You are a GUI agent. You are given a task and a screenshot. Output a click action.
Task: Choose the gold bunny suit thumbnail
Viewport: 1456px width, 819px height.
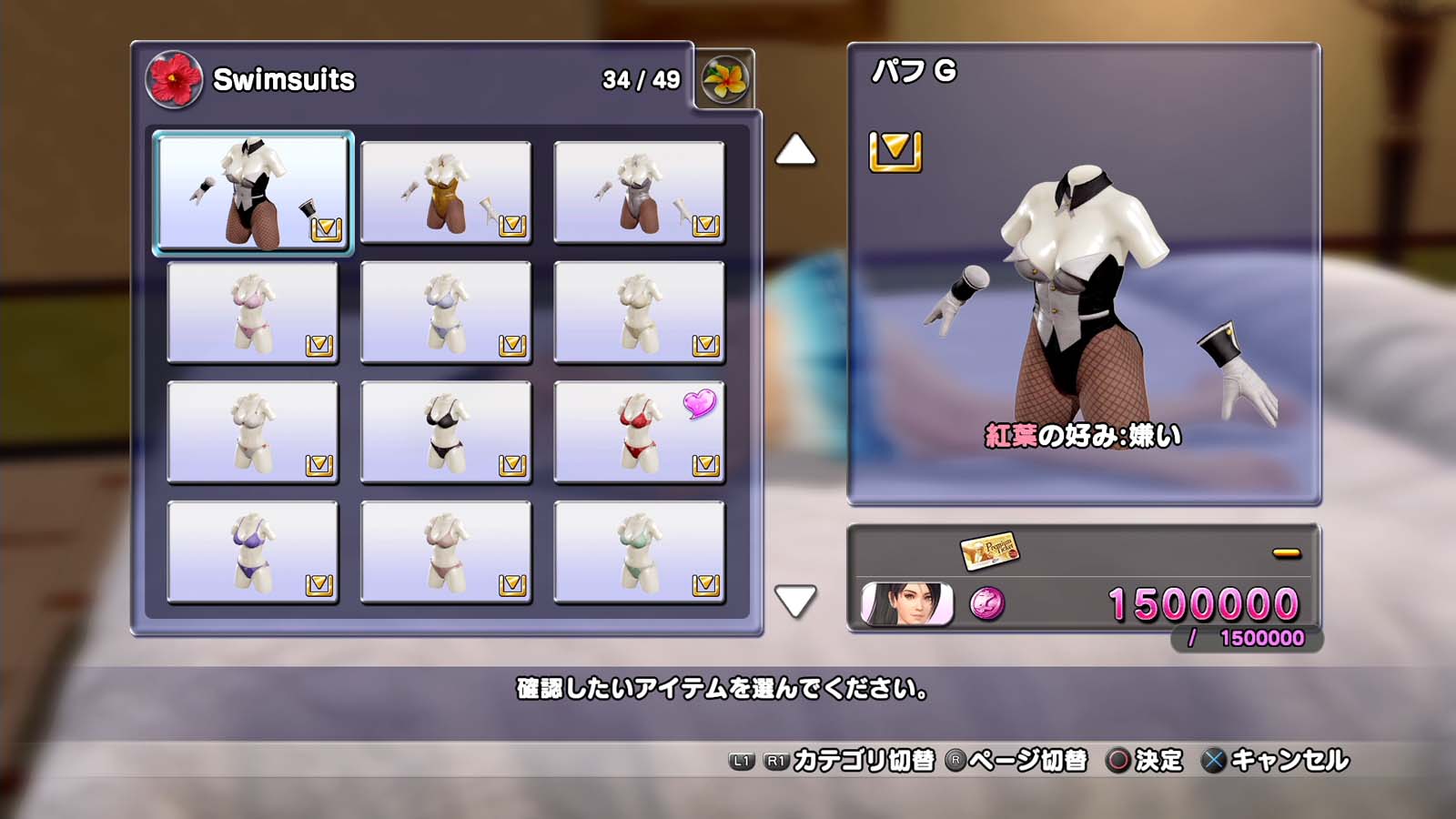(446, 192)
